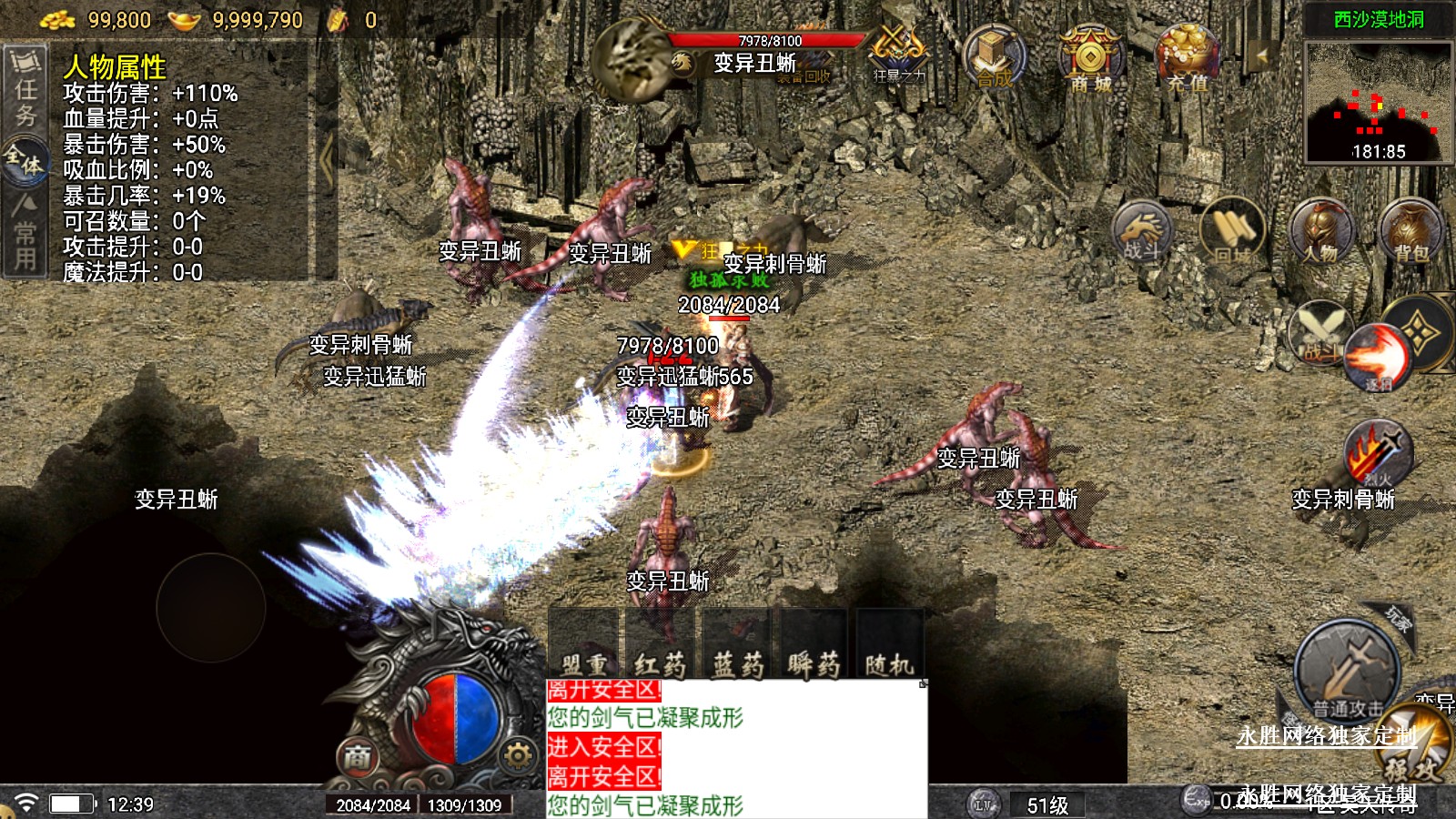Open the 西沙漠地洞 minimap
The width and height of the screenshot is (1456, 819).
1379,102
